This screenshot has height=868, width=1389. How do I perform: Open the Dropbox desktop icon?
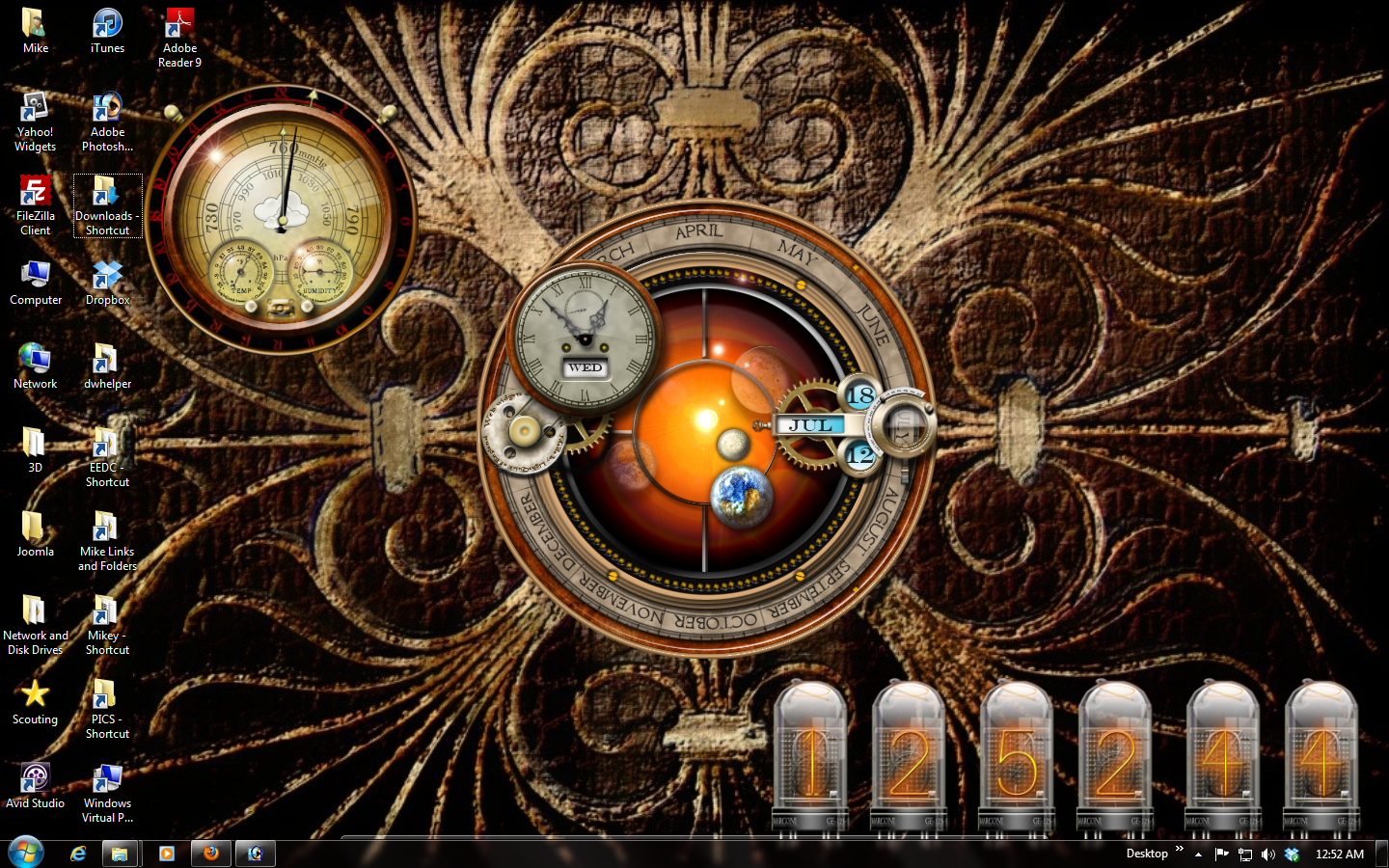tap(106, 276)
